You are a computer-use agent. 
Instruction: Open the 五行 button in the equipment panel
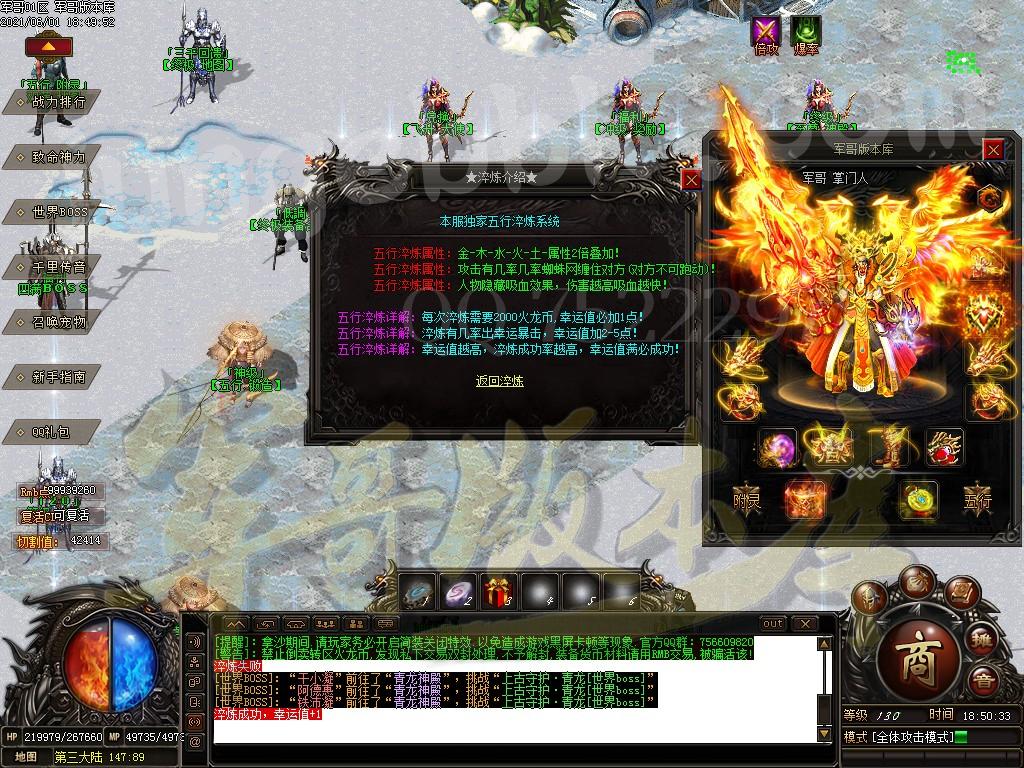976,497
